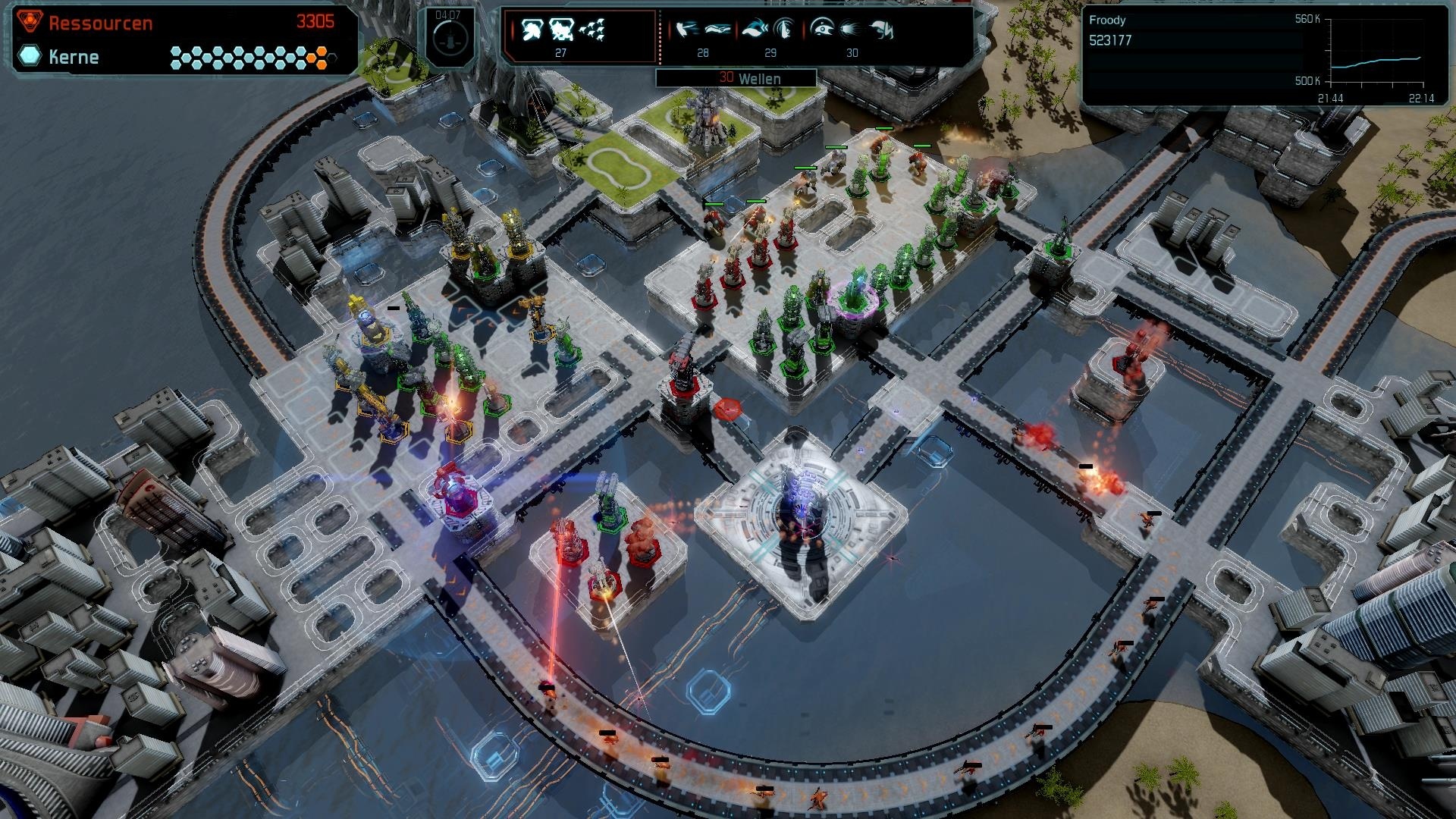
Task: Select the hover bomber icon in wave 28
Action: [718, 30]
